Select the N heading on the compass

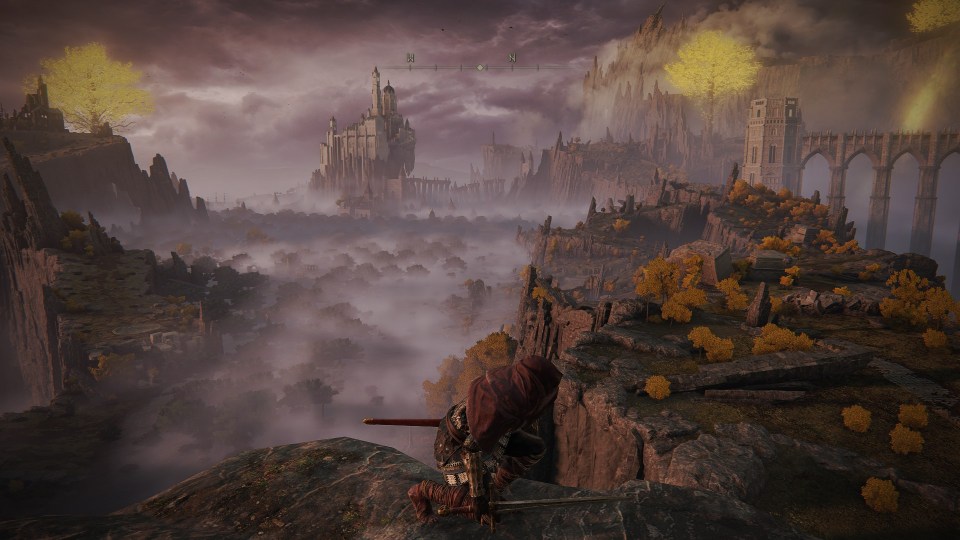(x=513, y=58)
